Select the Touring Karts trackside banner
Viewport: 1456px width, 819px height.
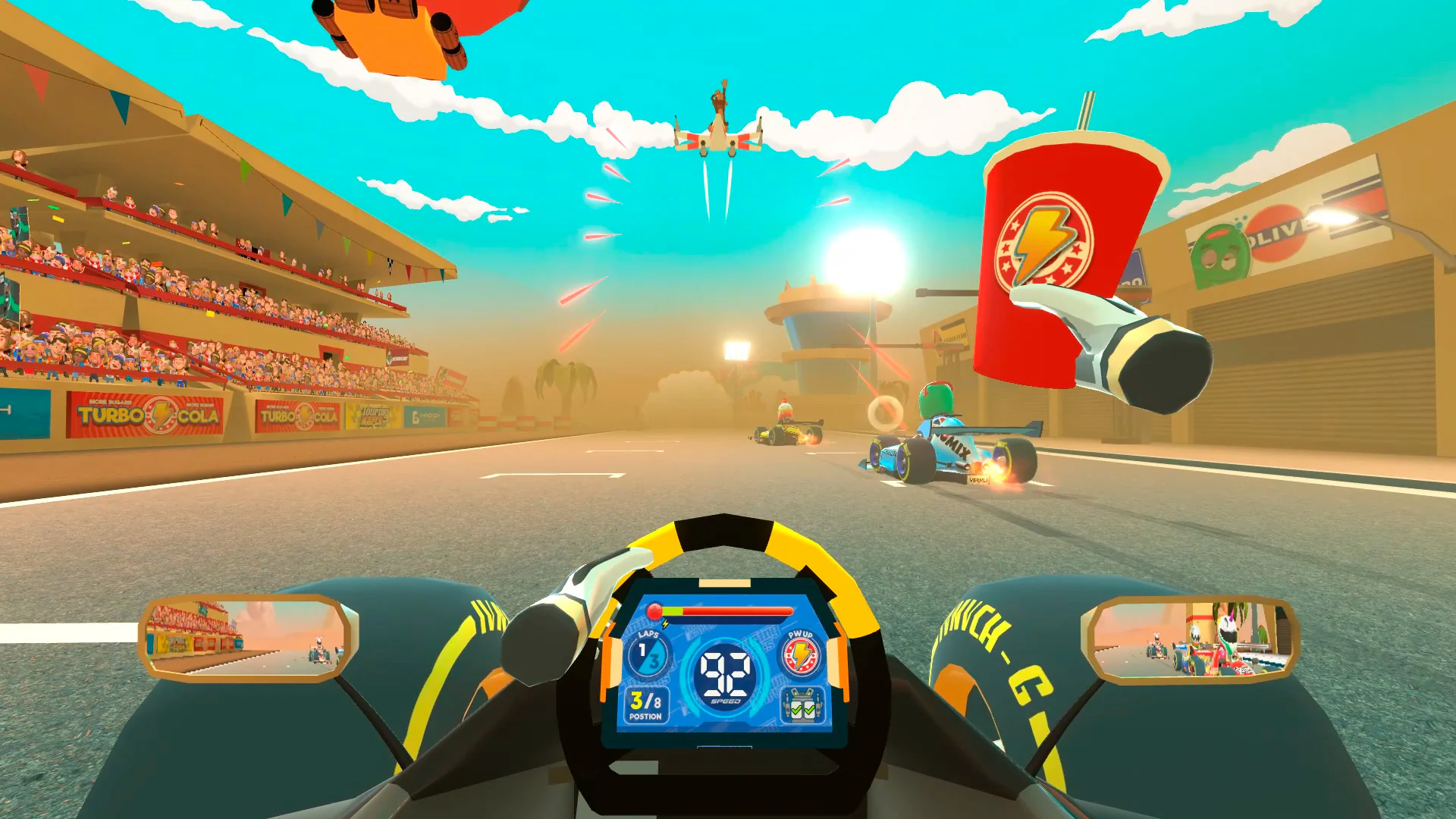coord(375,415)
